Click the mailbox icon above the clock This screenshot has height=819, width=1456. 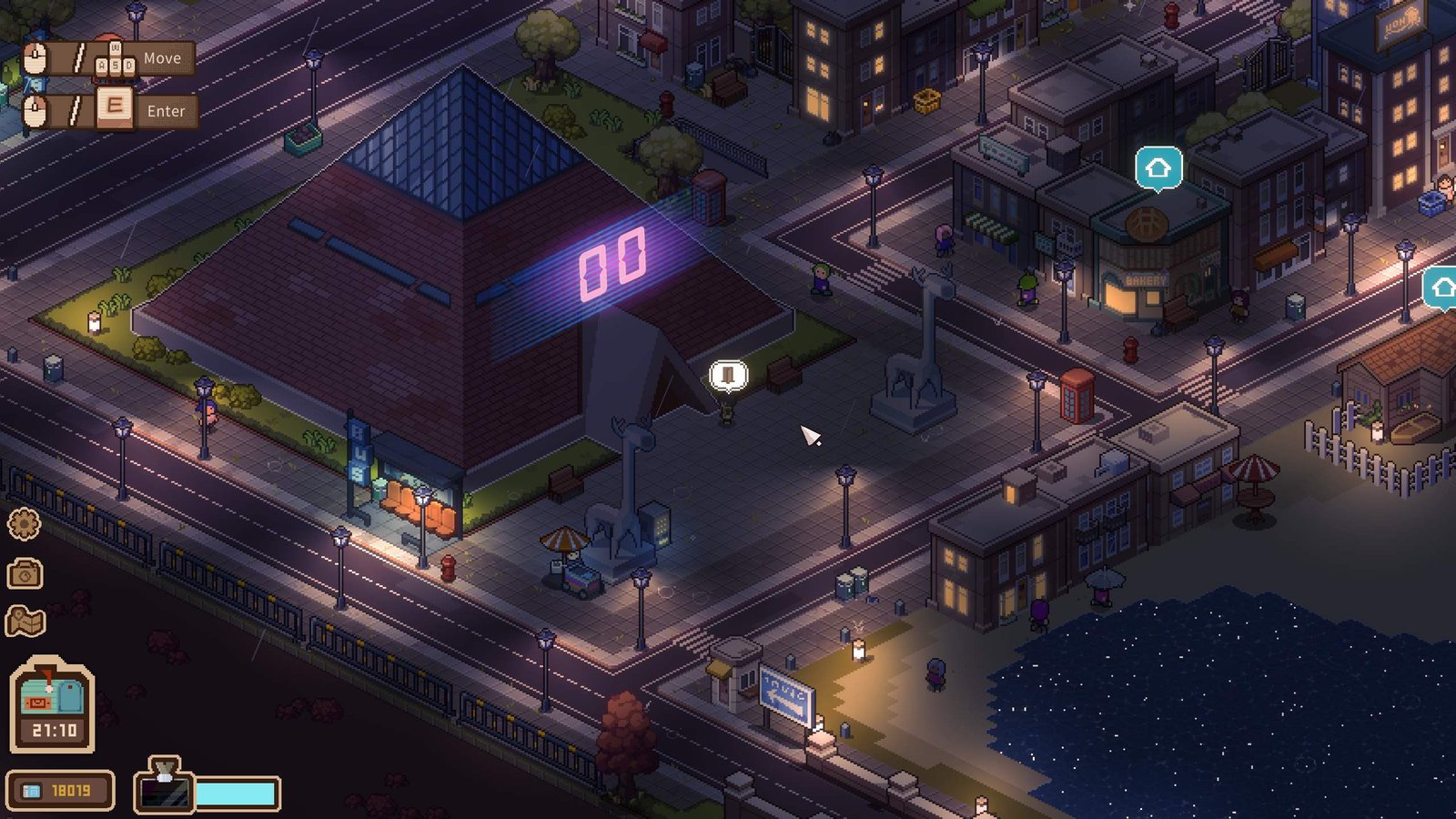[x=52, y=694]
